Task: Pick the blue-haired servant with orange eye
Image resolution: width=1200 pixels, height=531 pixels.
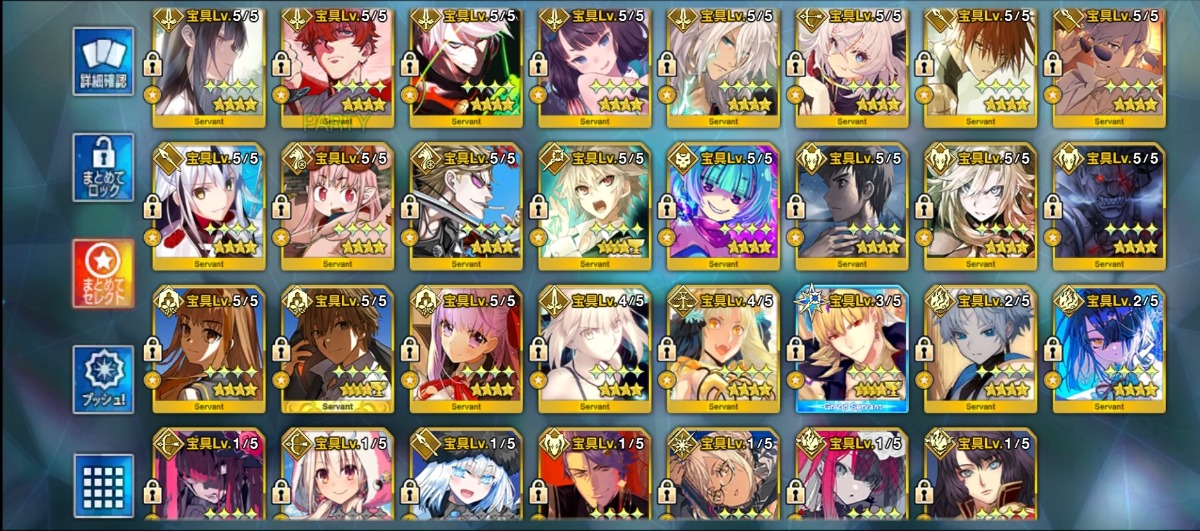Action: coord(1108,350)
